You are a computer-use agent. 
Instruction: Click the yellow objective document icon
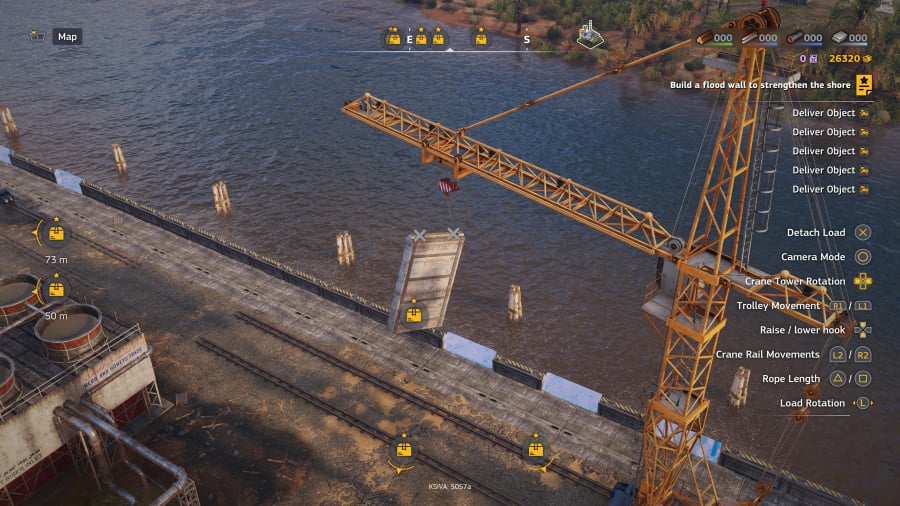point(863,84)
